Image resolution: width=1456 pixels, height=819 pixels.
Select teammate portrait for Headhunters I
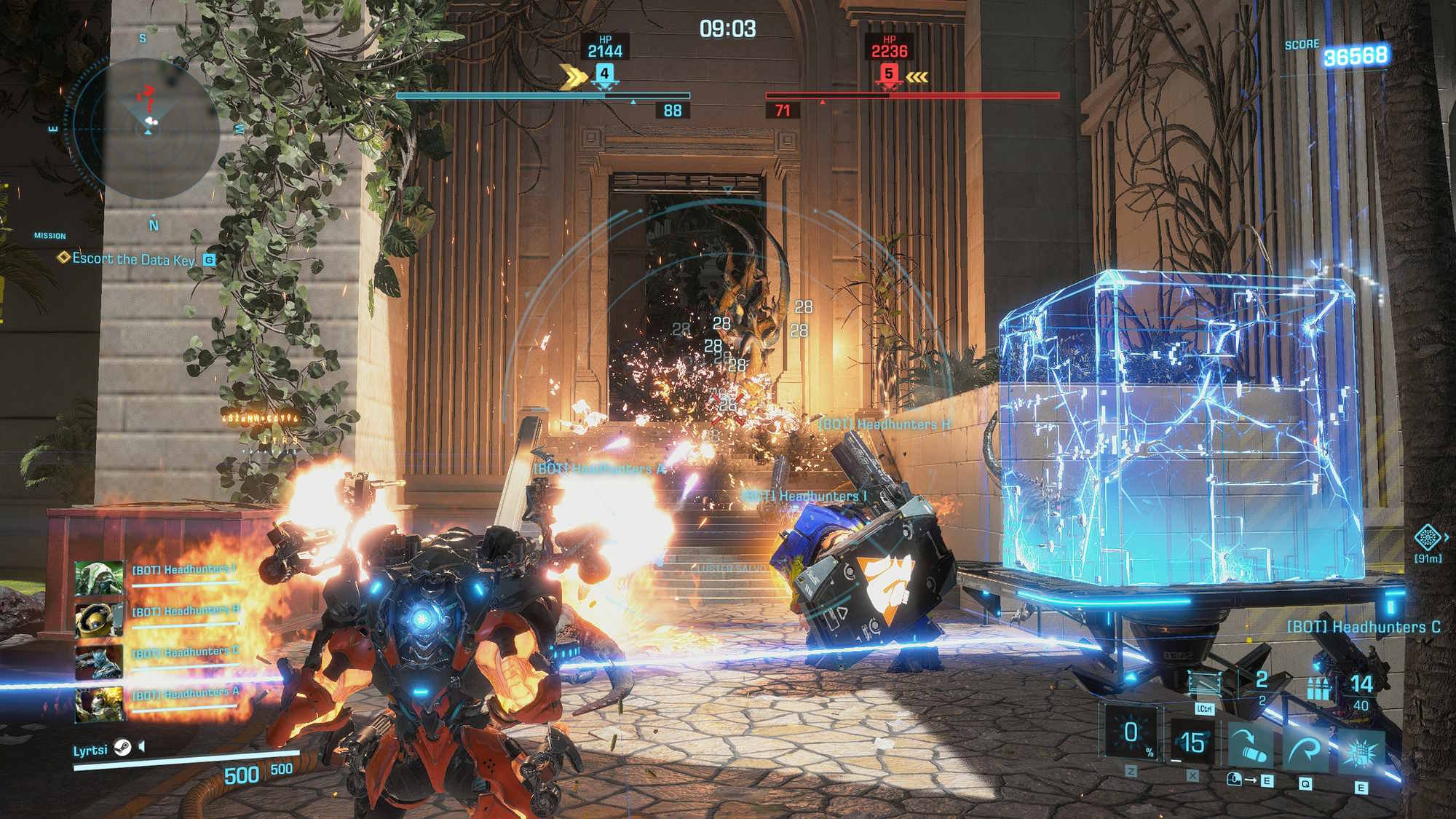[99, 577]
